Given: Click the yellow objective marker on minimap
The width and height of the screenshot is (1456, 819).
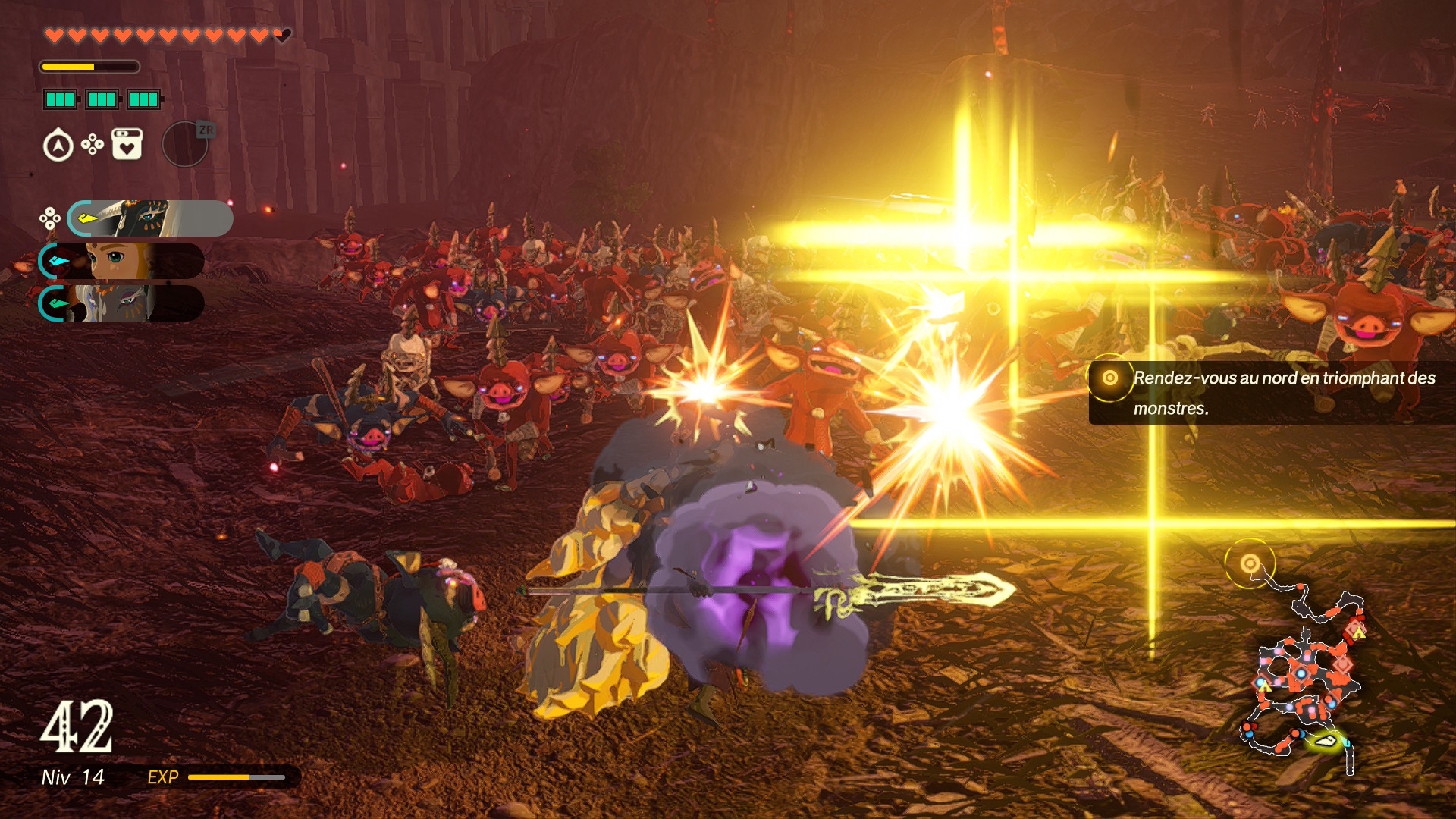Looking at the screenshot, I should tap(1250, 563).
